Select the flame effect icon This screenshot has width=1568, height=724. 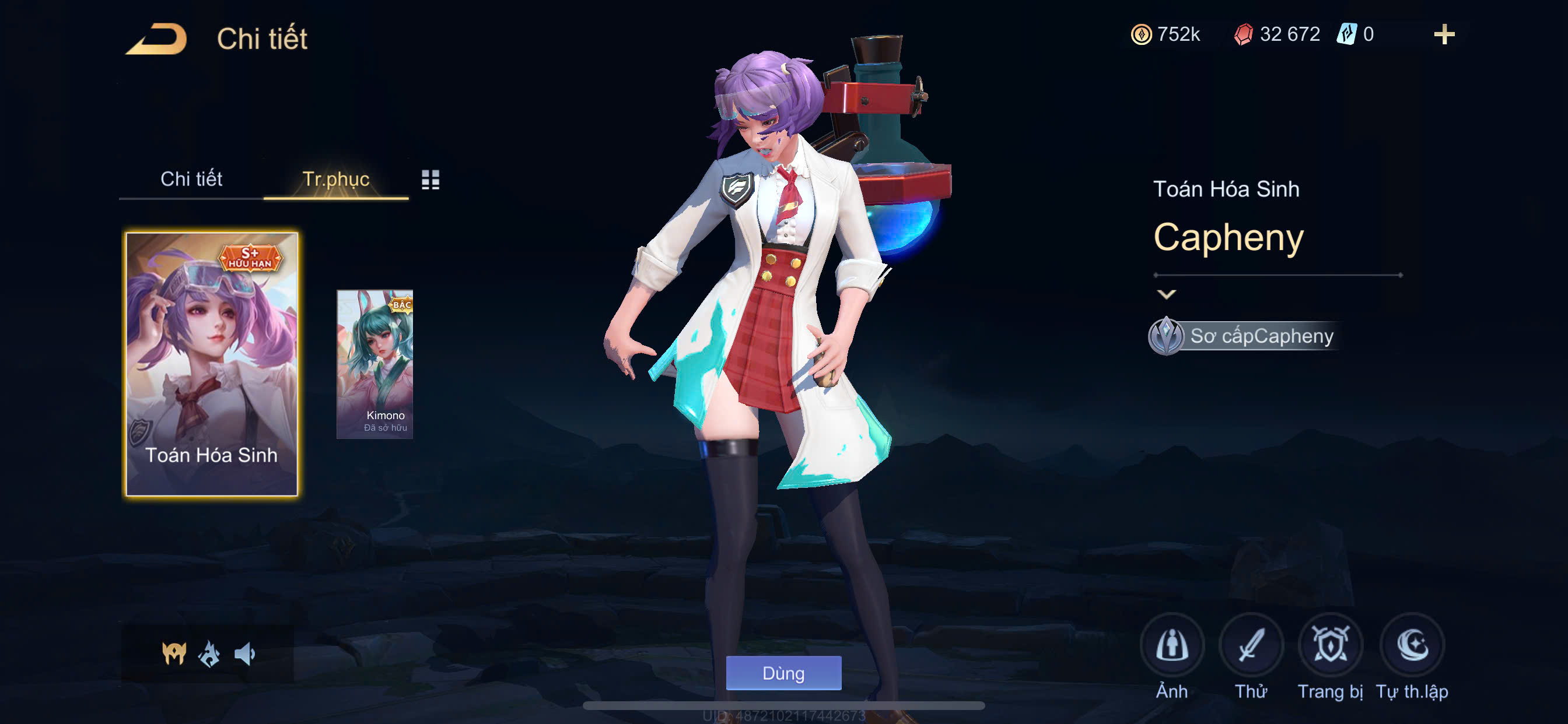(209, 653)
